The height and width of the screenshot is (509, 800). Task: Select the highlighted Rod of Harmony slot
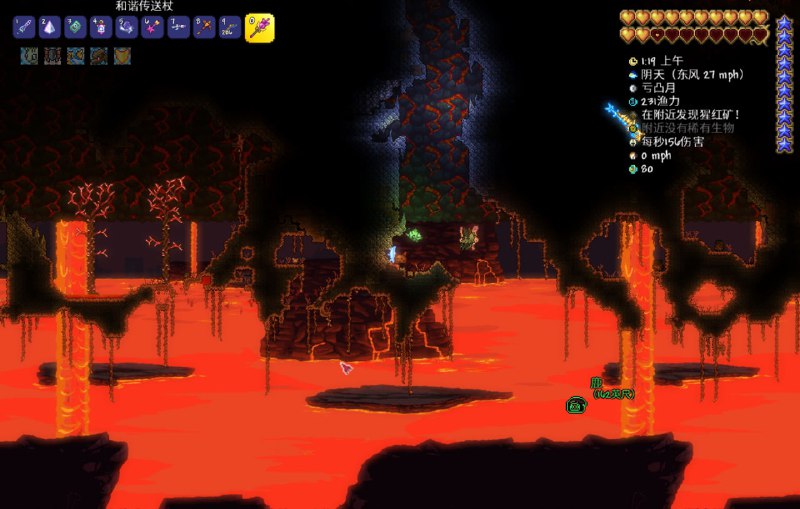(260, 27)
